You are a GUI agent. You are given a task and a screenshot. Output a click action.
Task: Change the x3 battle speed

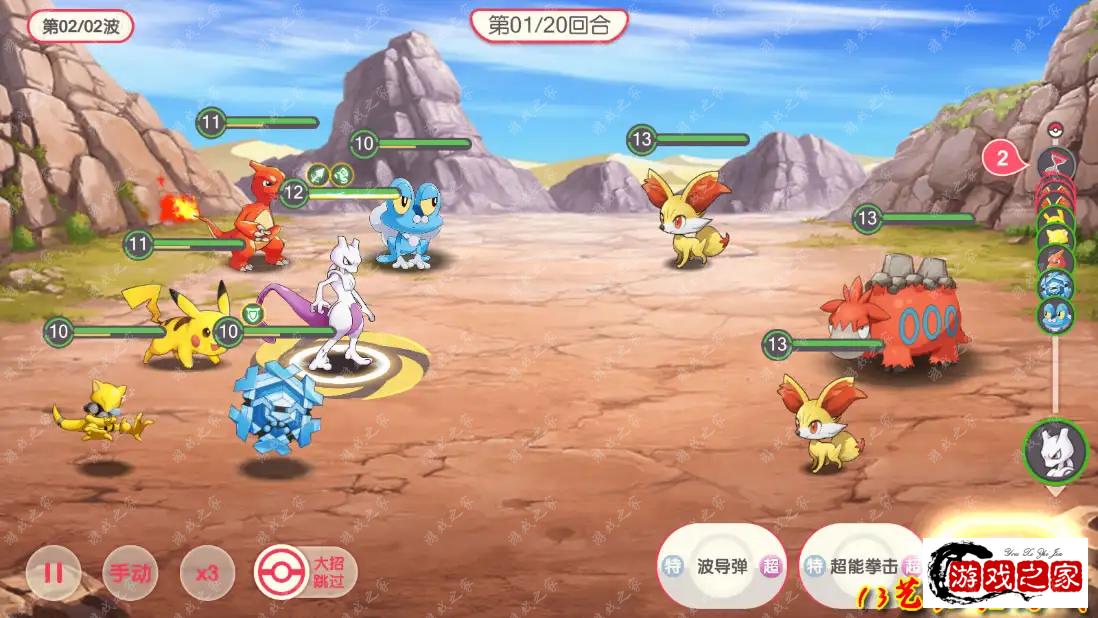coord(207,573)
